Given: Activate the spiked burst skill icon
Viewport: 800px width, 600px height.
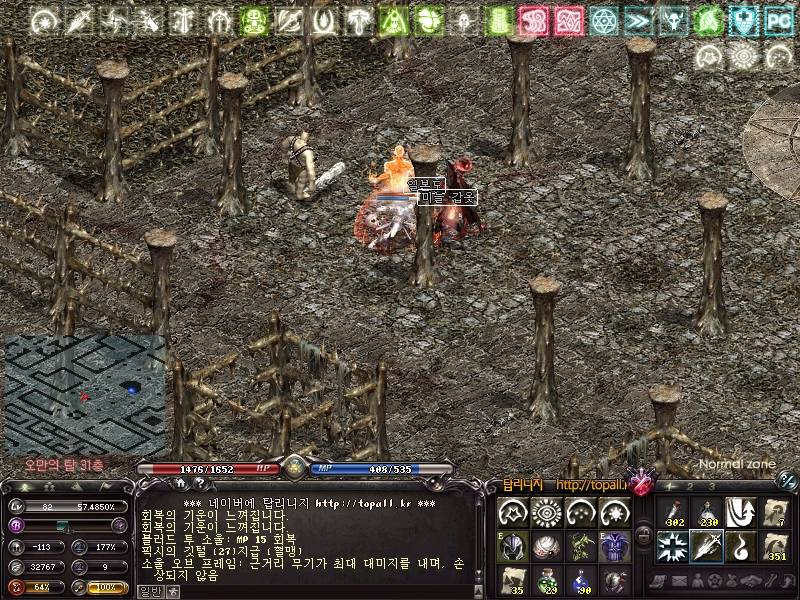Looking at the screenshot, I should (671, 547).
